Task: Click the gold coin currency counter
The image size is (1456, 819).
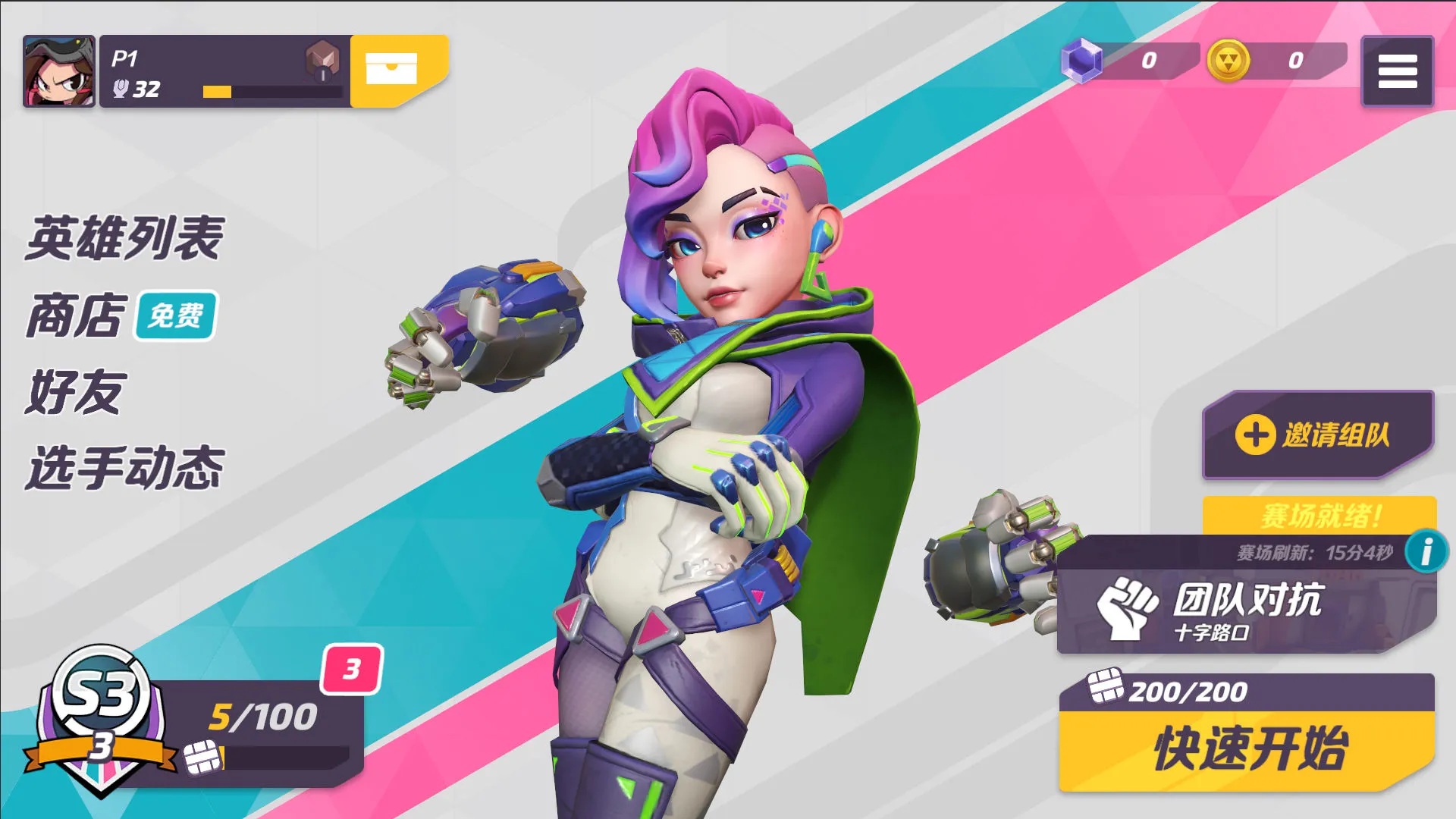Action: click(x=1276, y=61)
